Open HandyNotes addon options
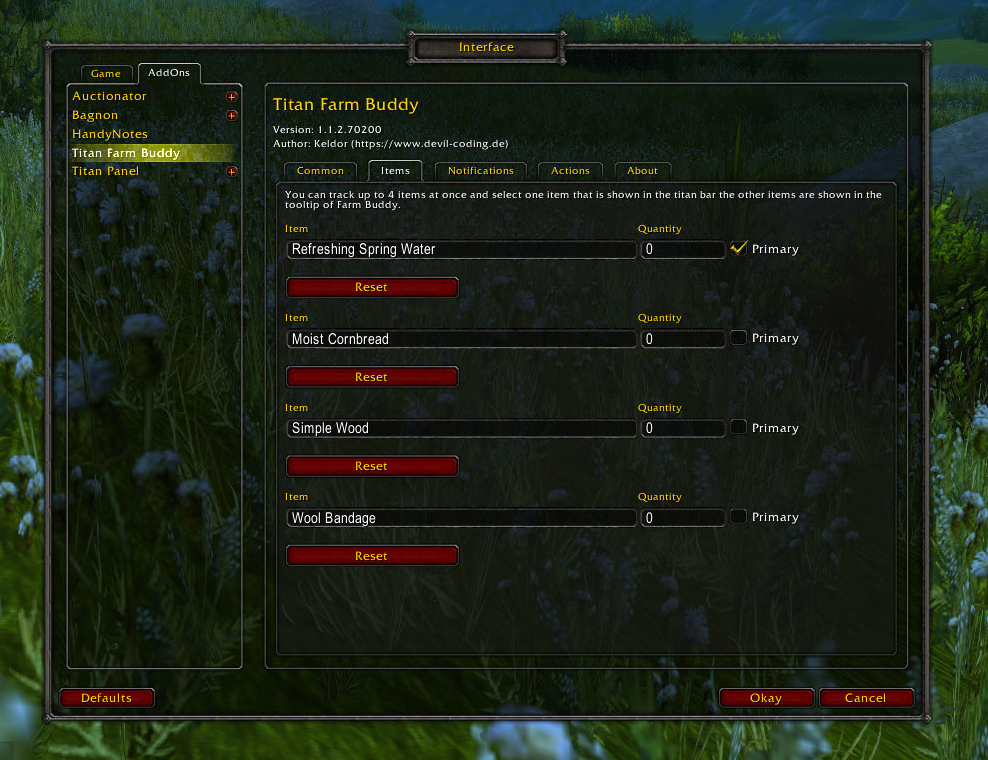This screenshot has height=760, width=988. pos(110,134)
